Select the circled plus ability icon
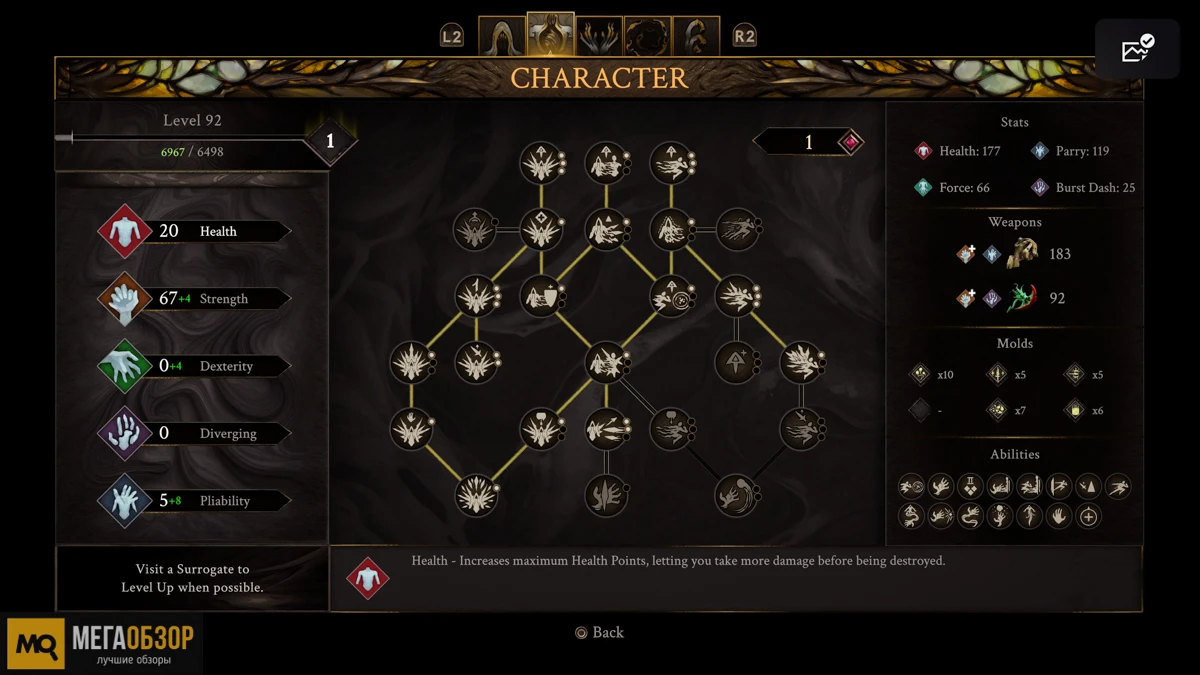The image size is (1200, 675). (x=1089, y=516)
